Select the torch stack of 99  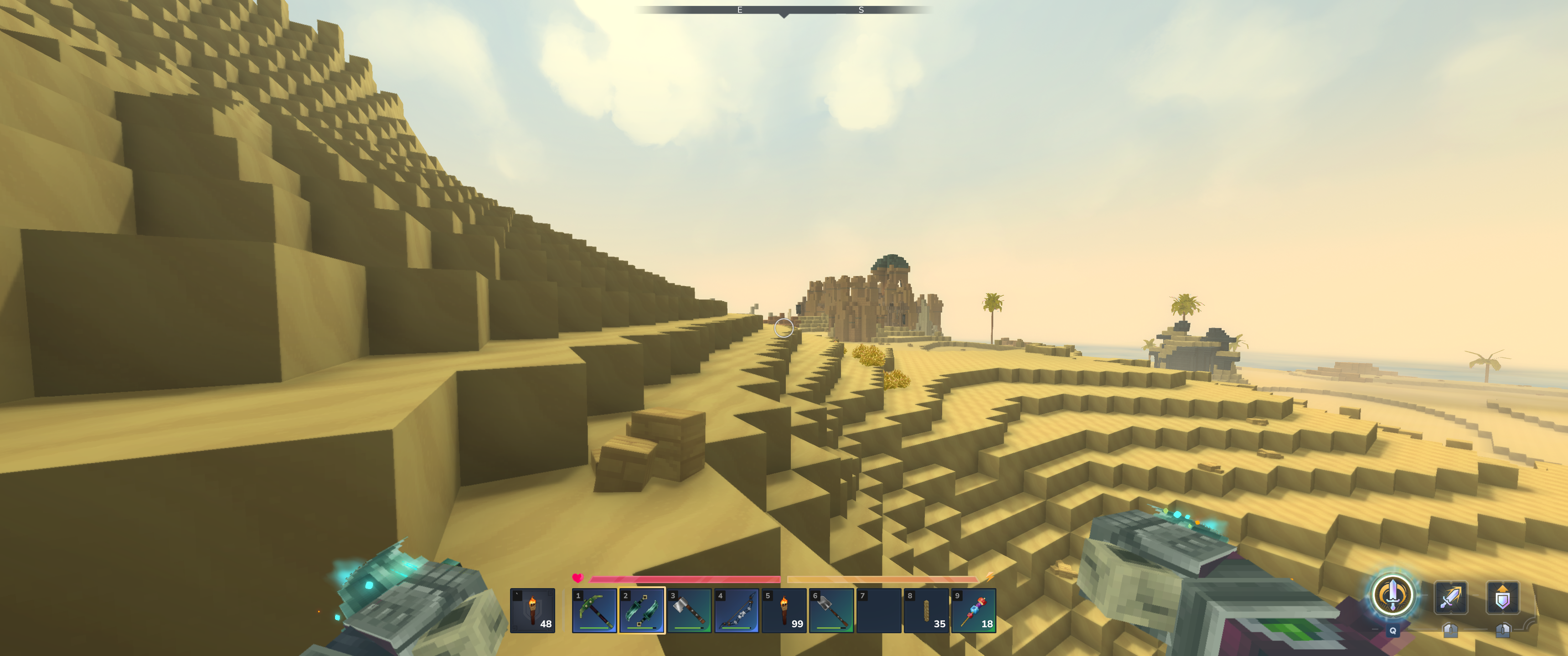pos(784,610)
